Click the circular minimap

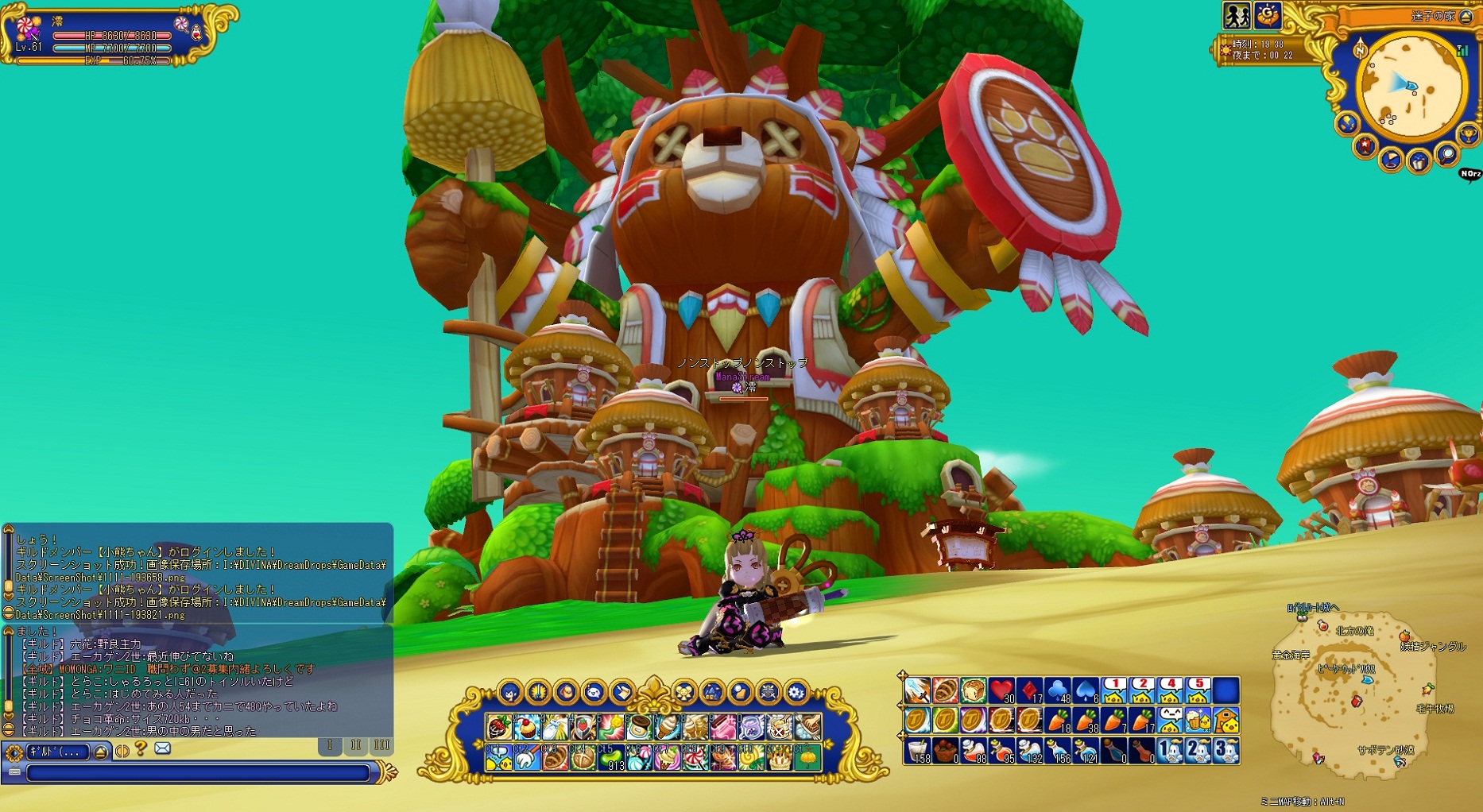click(1411, 86)
